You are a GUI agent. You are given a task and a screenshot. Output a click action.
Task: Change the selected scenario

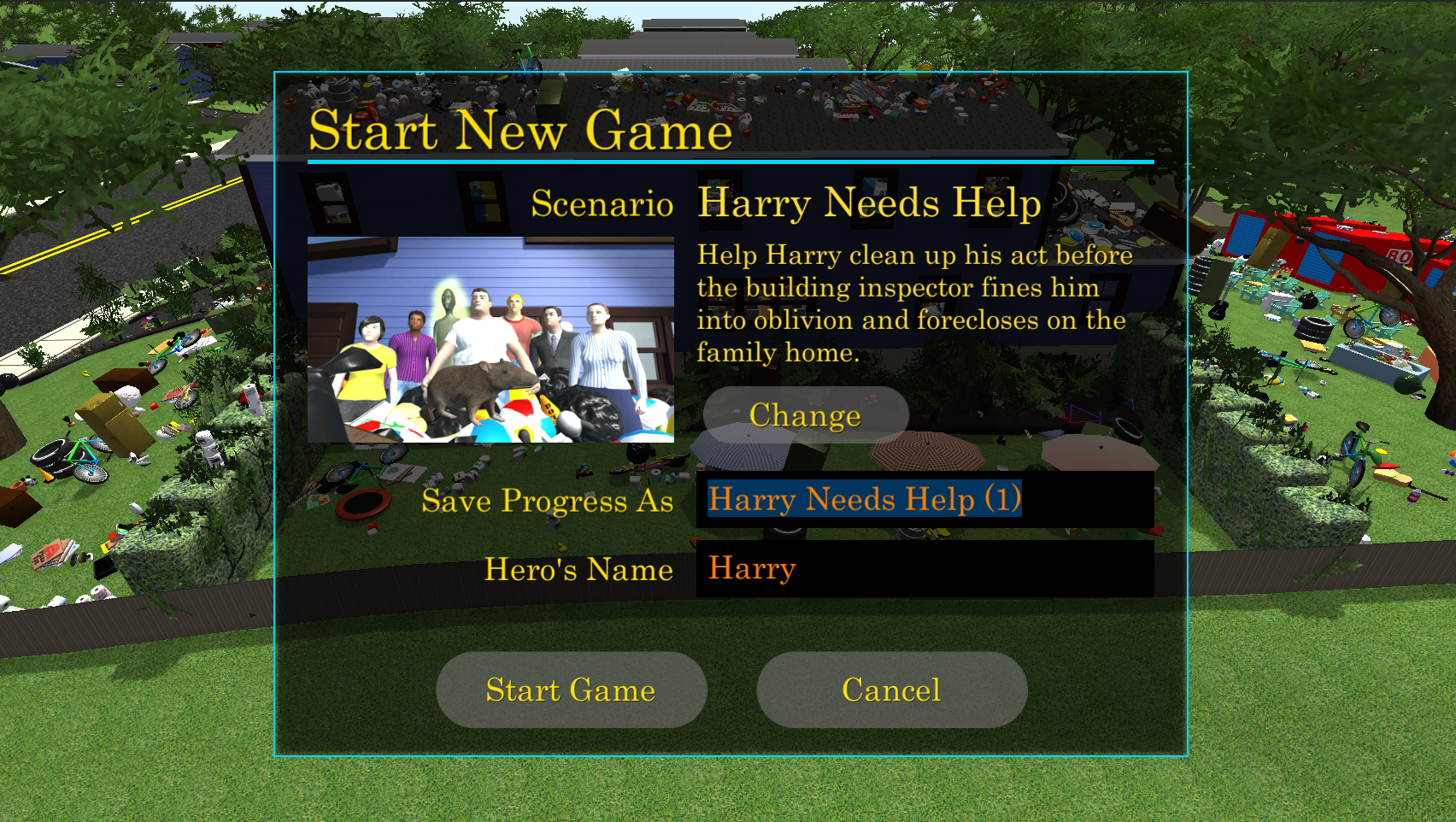805,415
